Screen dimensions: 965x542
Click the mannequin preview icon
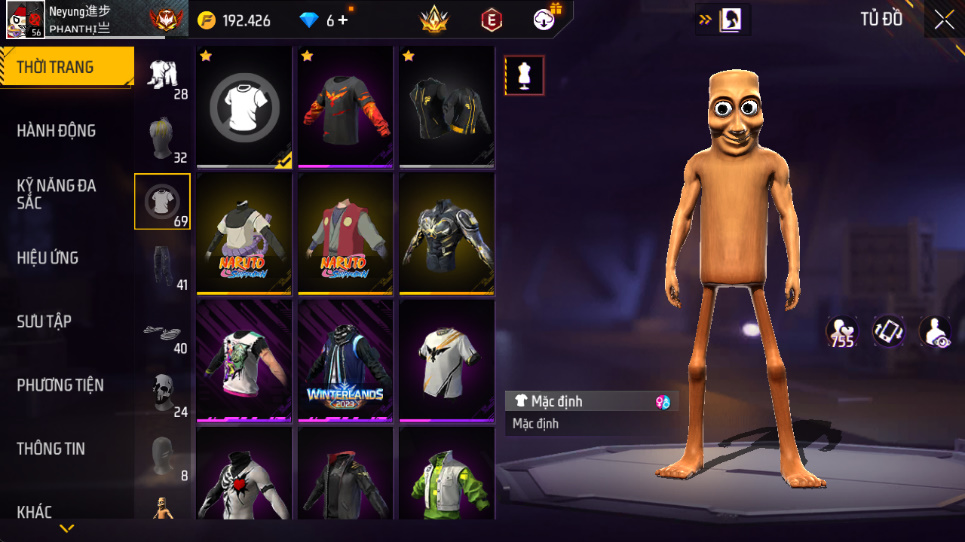coord(525,75)
